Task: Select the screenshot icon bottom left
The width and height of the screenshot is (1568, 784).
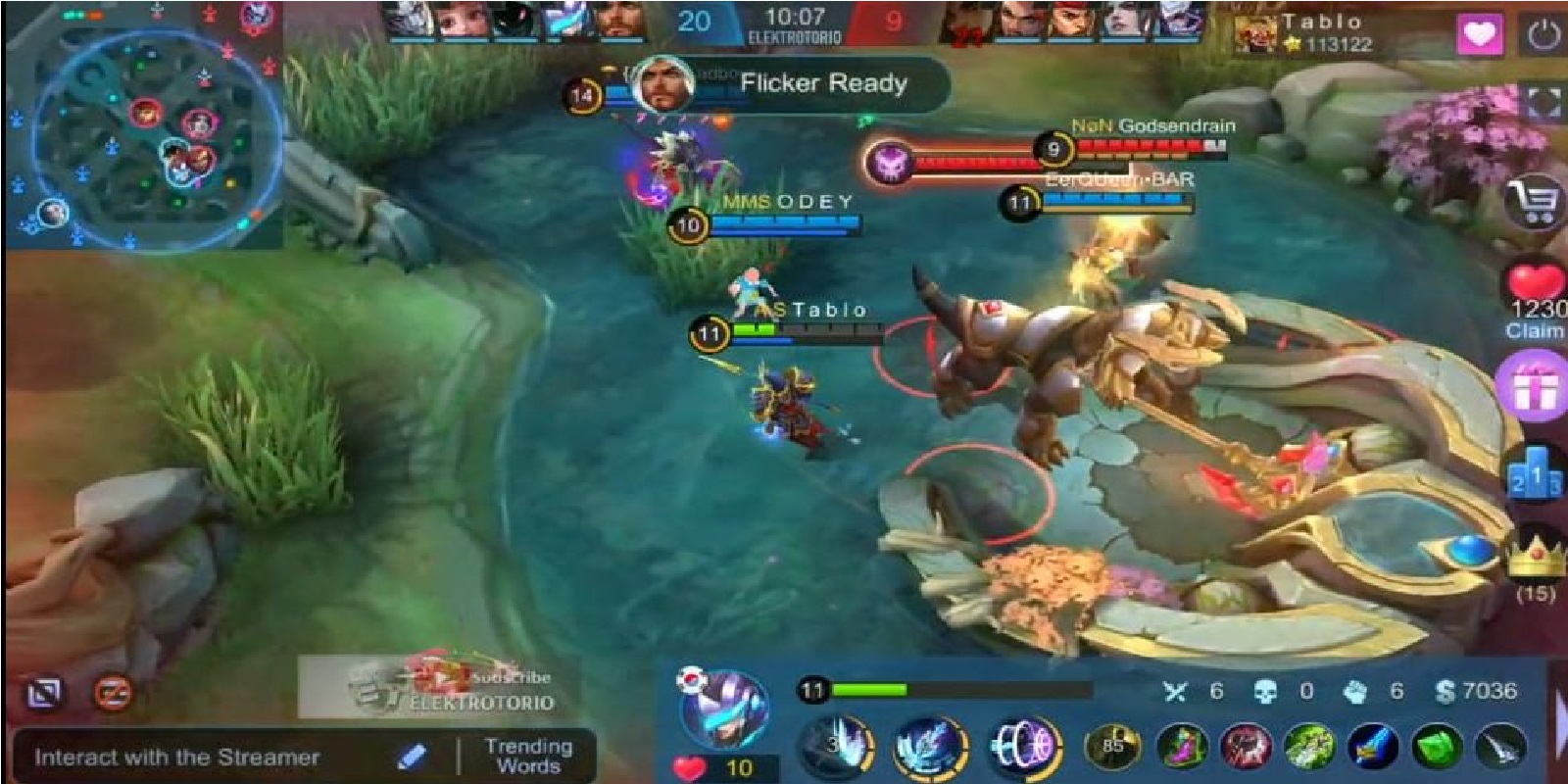Action: click(46, 692)
